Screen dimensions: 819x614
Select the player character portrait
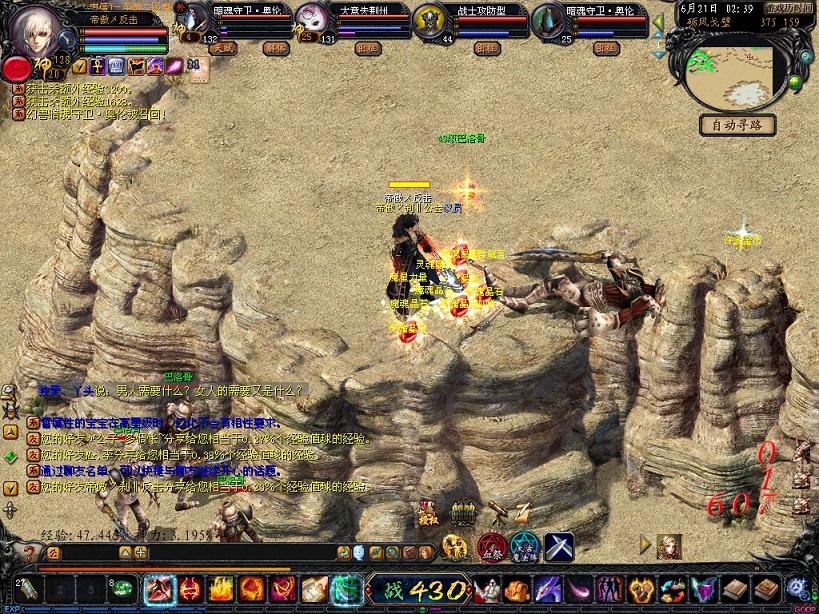click(34, 33)
